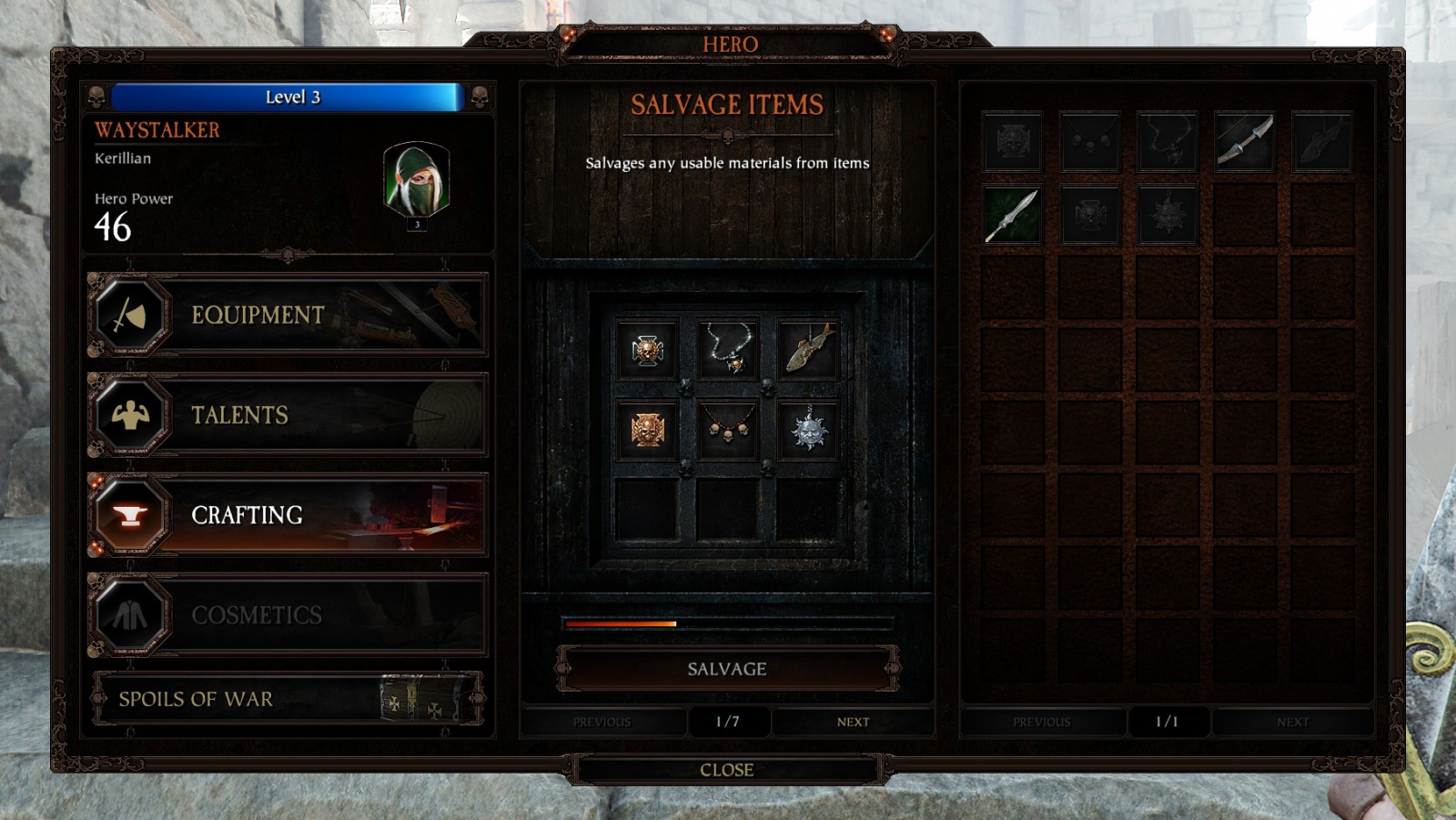
Task: Open Spoils of War chests
Action: pyautogui.click(x=288, y=699)
